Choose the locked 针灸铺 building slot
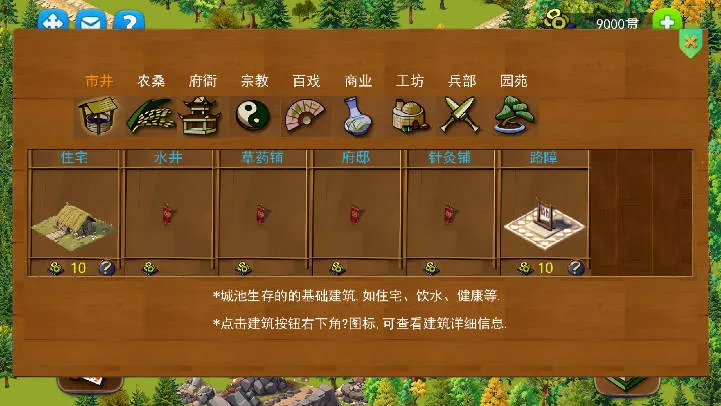721x406 pixels. tap(451, 213)
